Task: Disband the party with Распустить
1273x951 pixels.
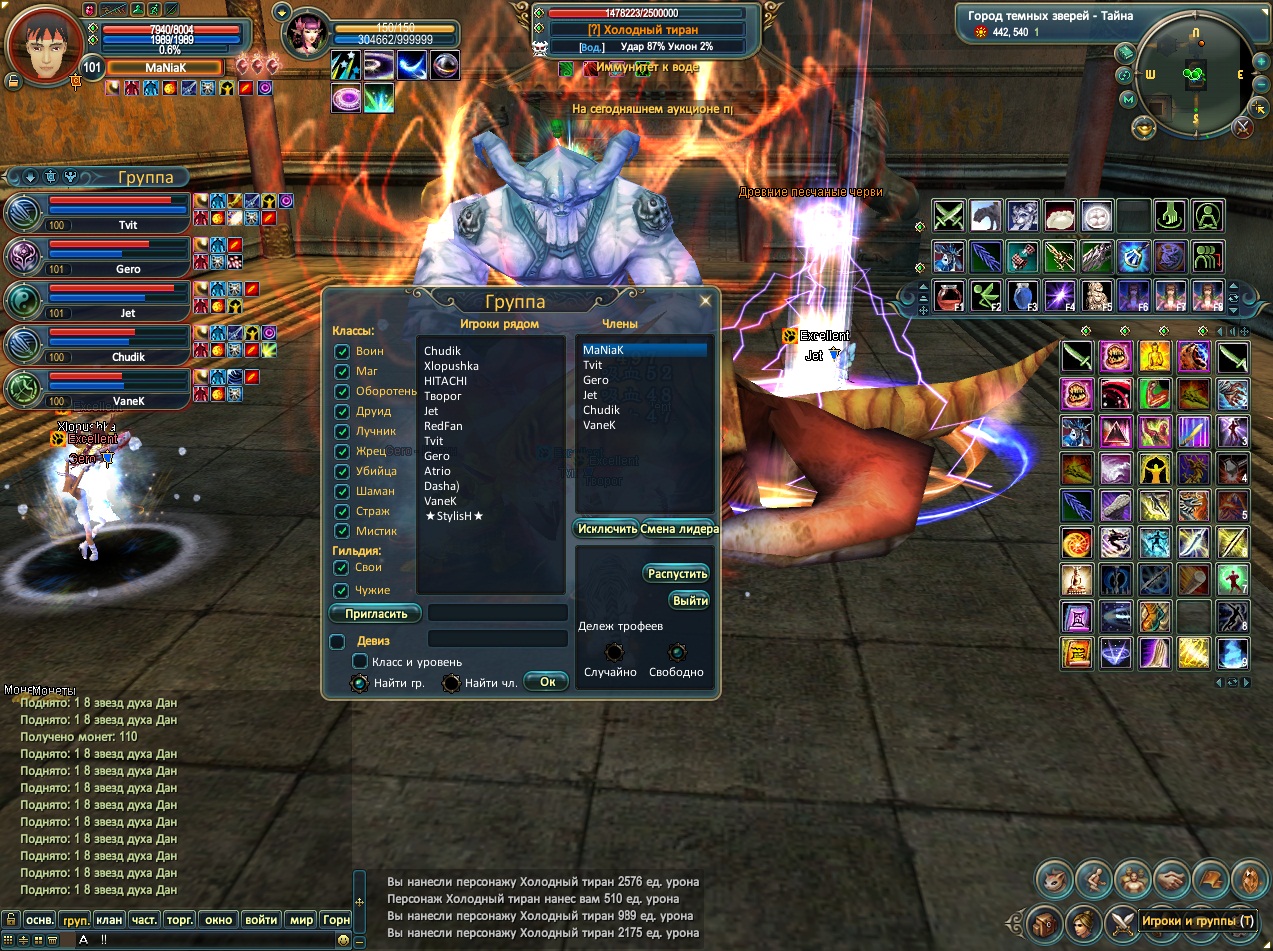Action: click(677, 573)
